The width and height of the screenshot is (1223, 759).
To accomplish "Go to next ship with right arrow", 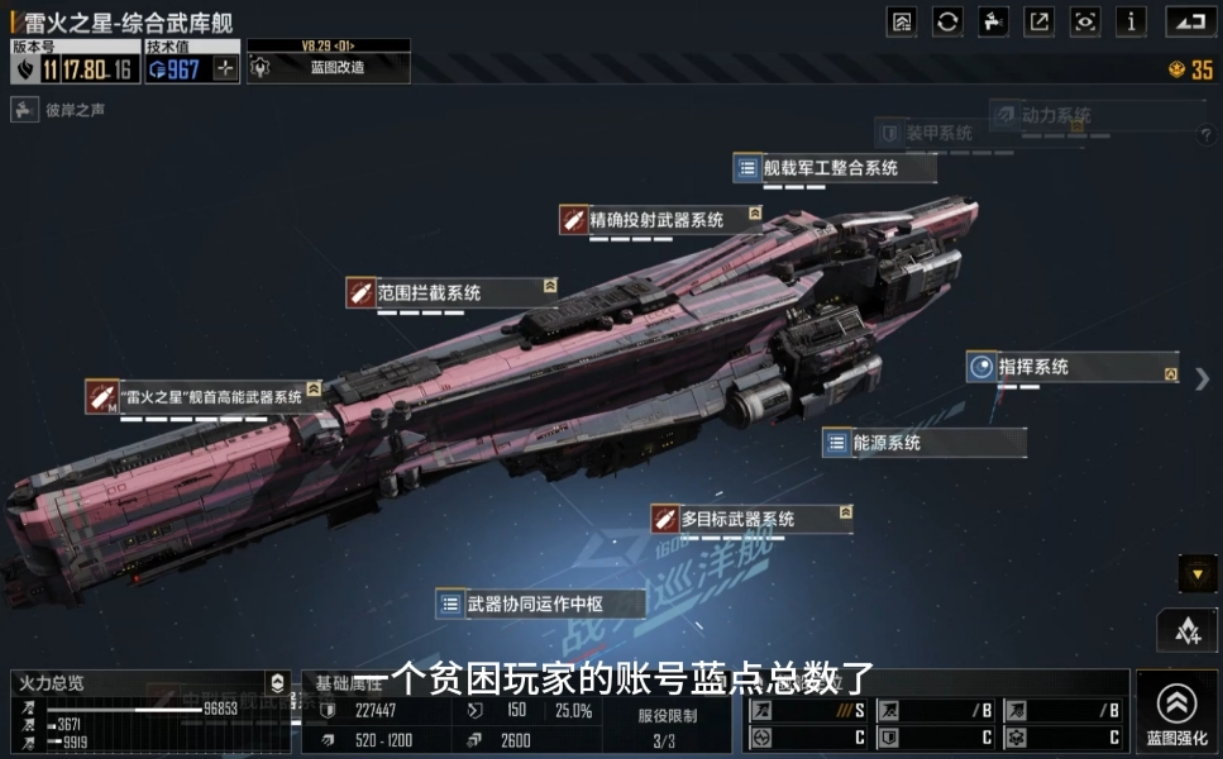I will coord(1202,379).
